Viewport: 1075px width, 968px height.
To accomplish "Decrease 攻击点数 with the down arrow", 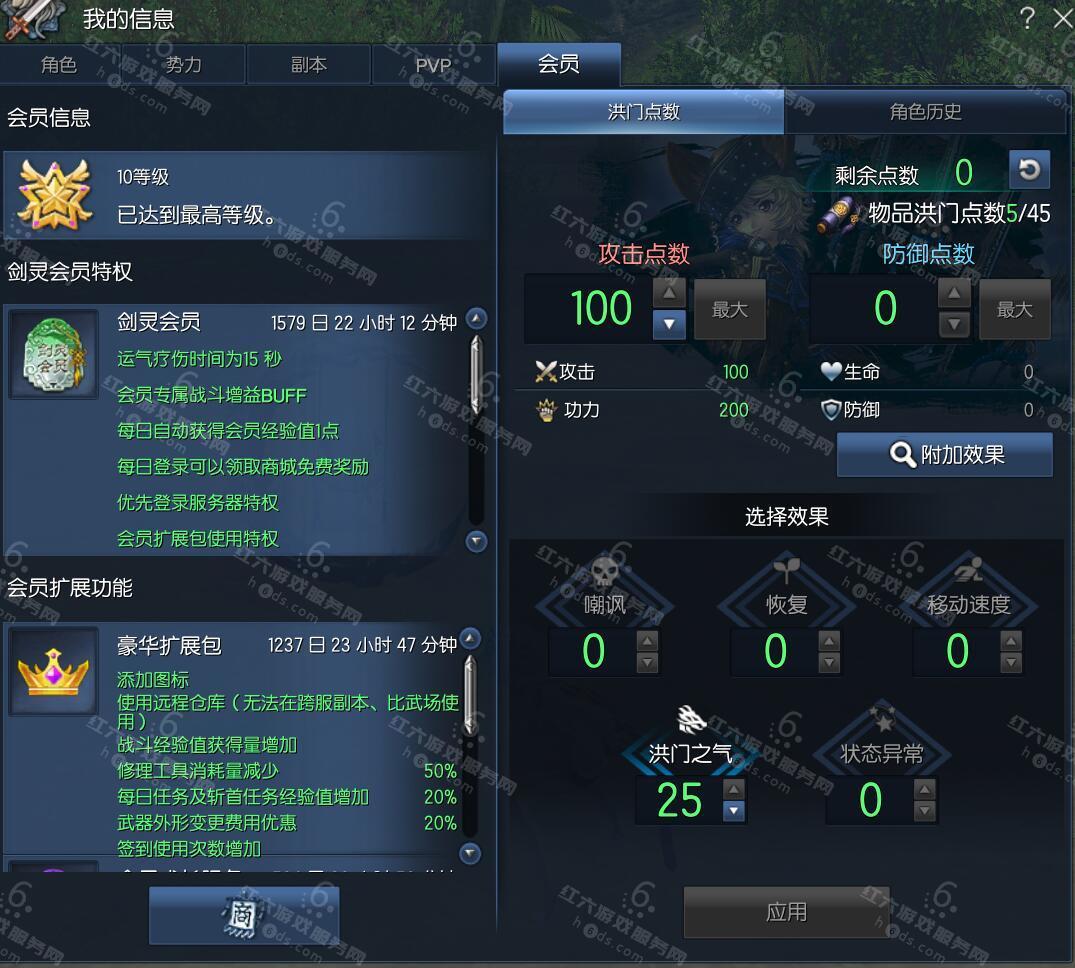I will coord(669,323).
